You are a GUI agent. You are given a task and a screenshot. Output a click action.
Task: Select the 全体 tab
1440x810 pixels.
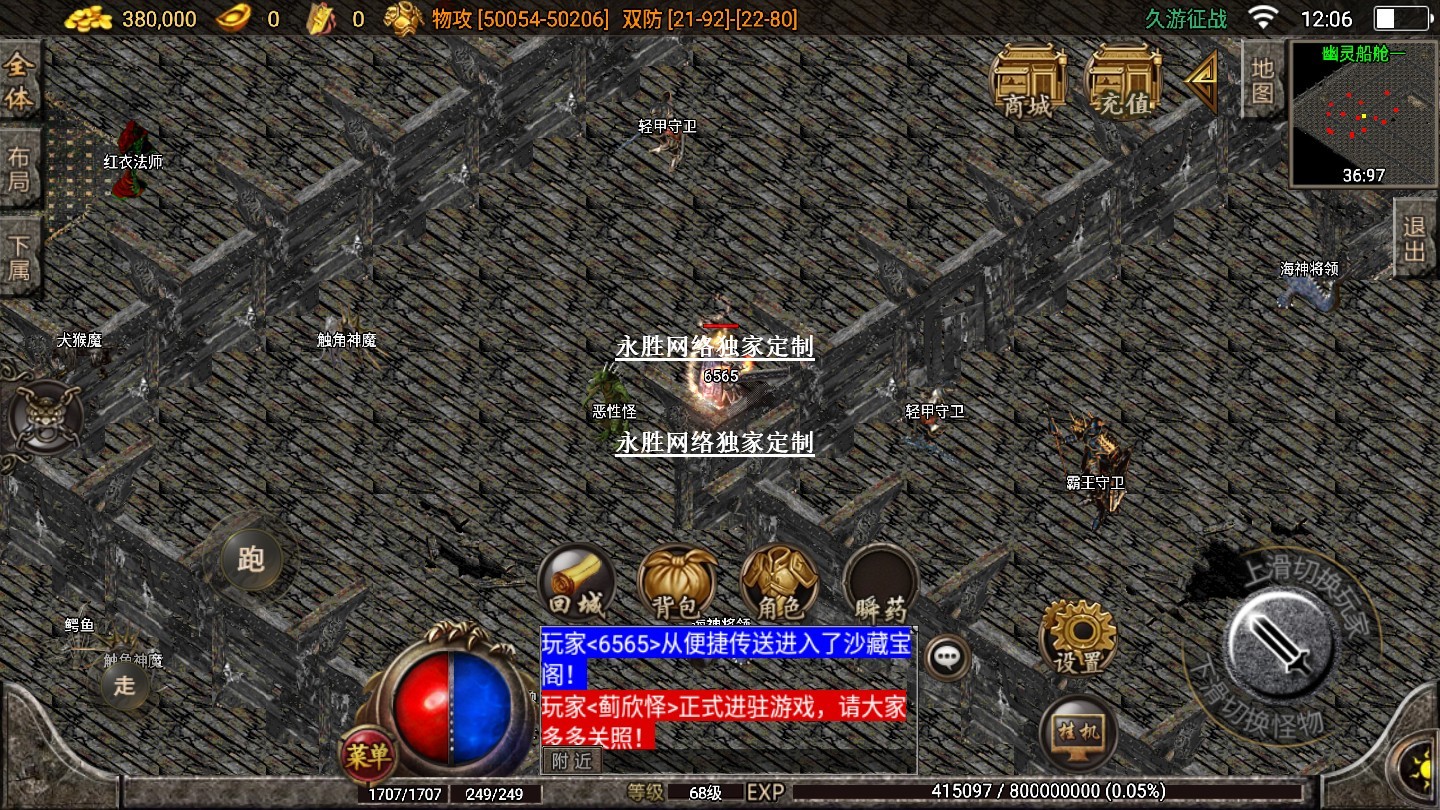[19, 82]
